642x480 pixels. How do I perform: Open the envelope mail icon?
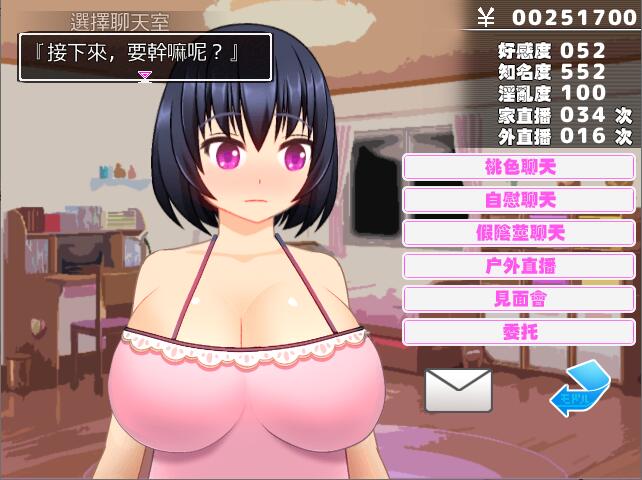[x=458, y=390]
